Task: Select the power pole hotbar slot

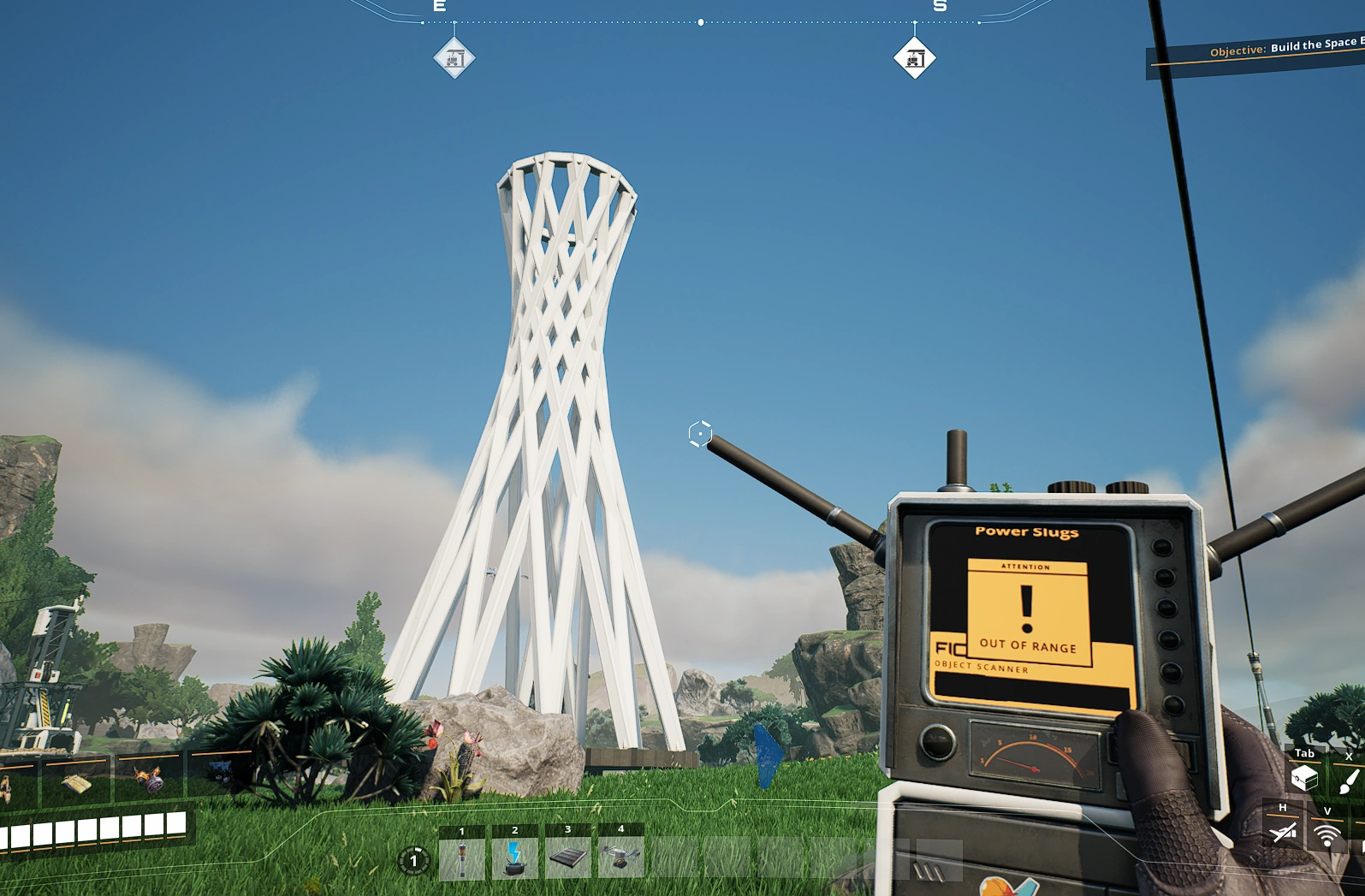Action: [462, 858]
